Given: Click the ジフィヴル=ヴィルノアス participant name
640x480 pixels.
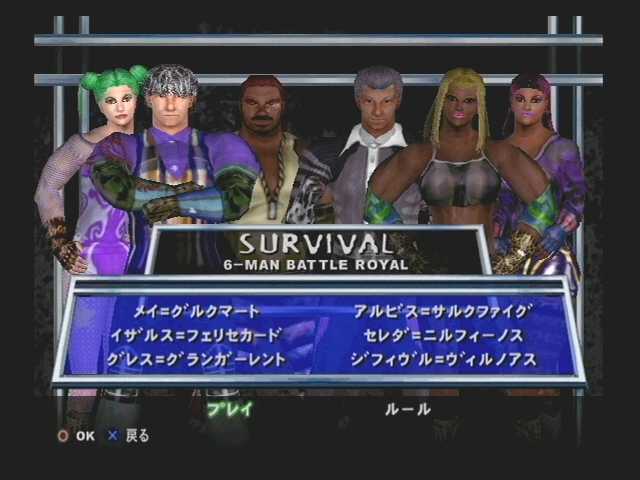Looking at the screenshot, I should point(444,358).
